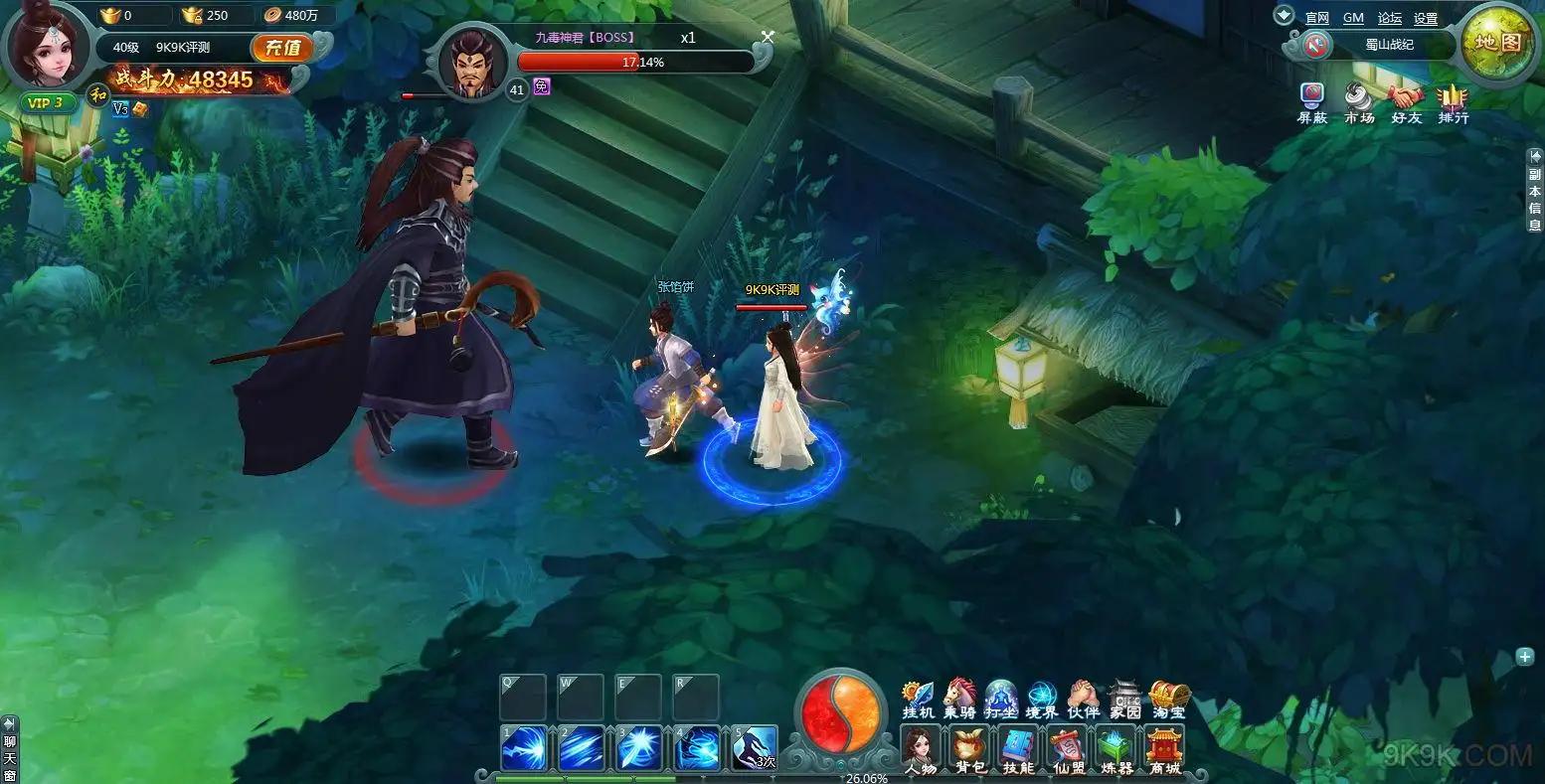Click the VIP 3 badge
Image resolution: width=1545 pixels, height=784 pixels.
click(x=47, y=102)
